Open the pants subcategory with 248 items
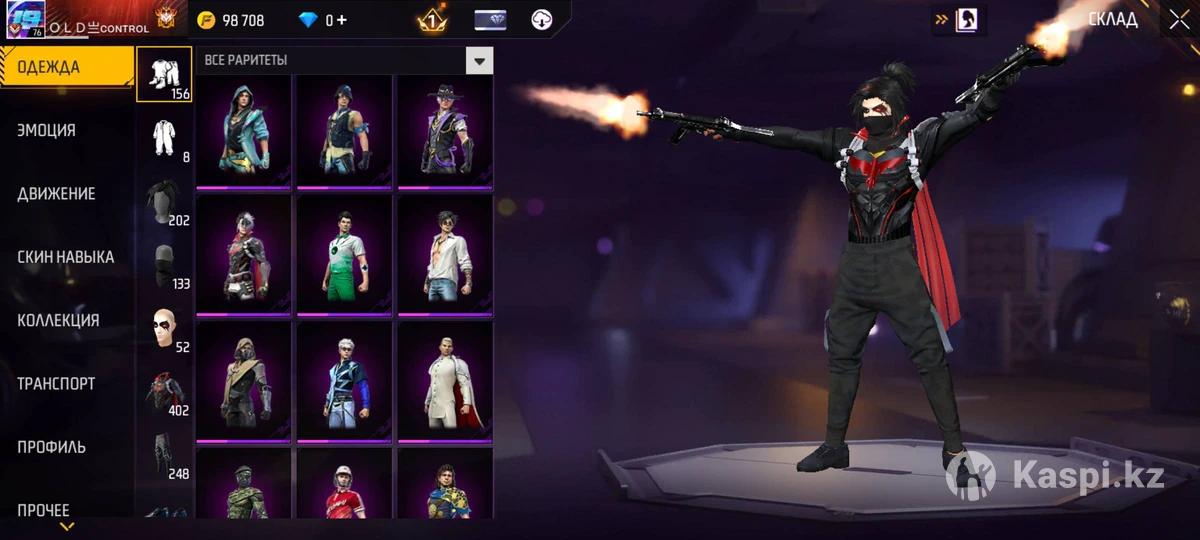The image size is (1200, 540). click(164, 454)
